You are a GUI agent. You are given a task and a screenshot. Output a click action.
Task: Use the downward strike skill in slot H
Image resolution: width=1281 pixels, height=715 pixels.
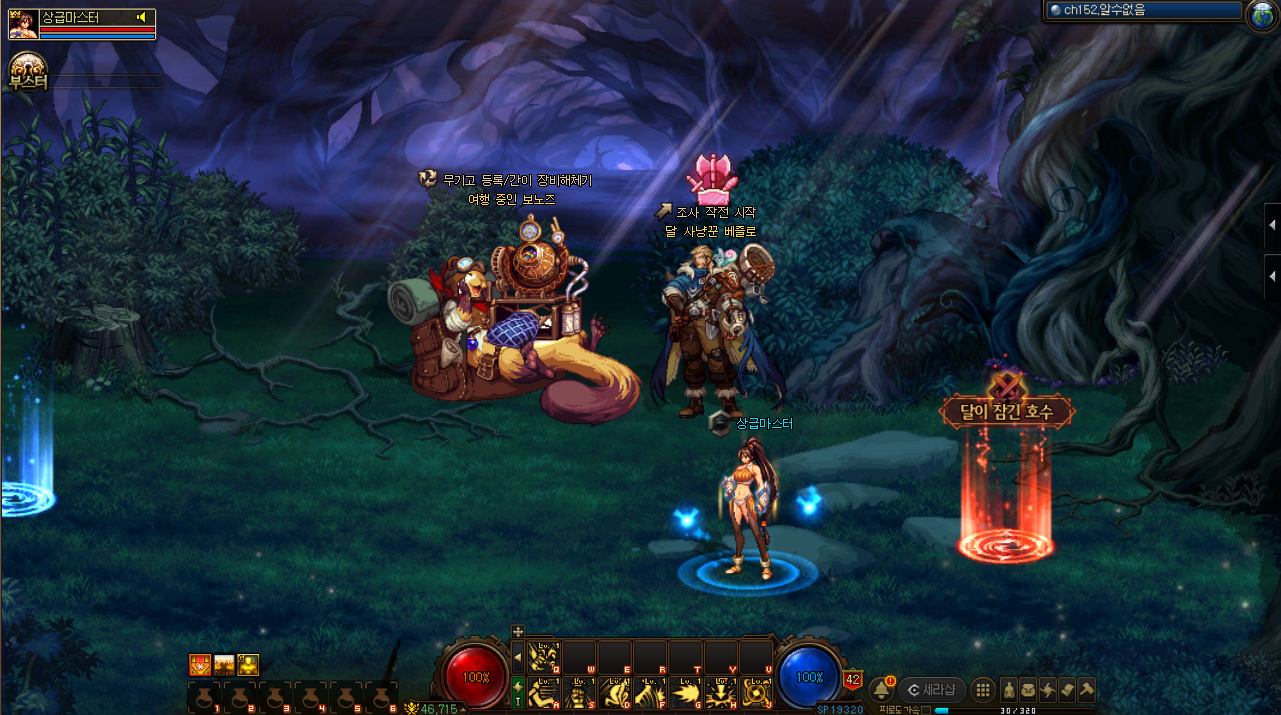pos(720,692)
